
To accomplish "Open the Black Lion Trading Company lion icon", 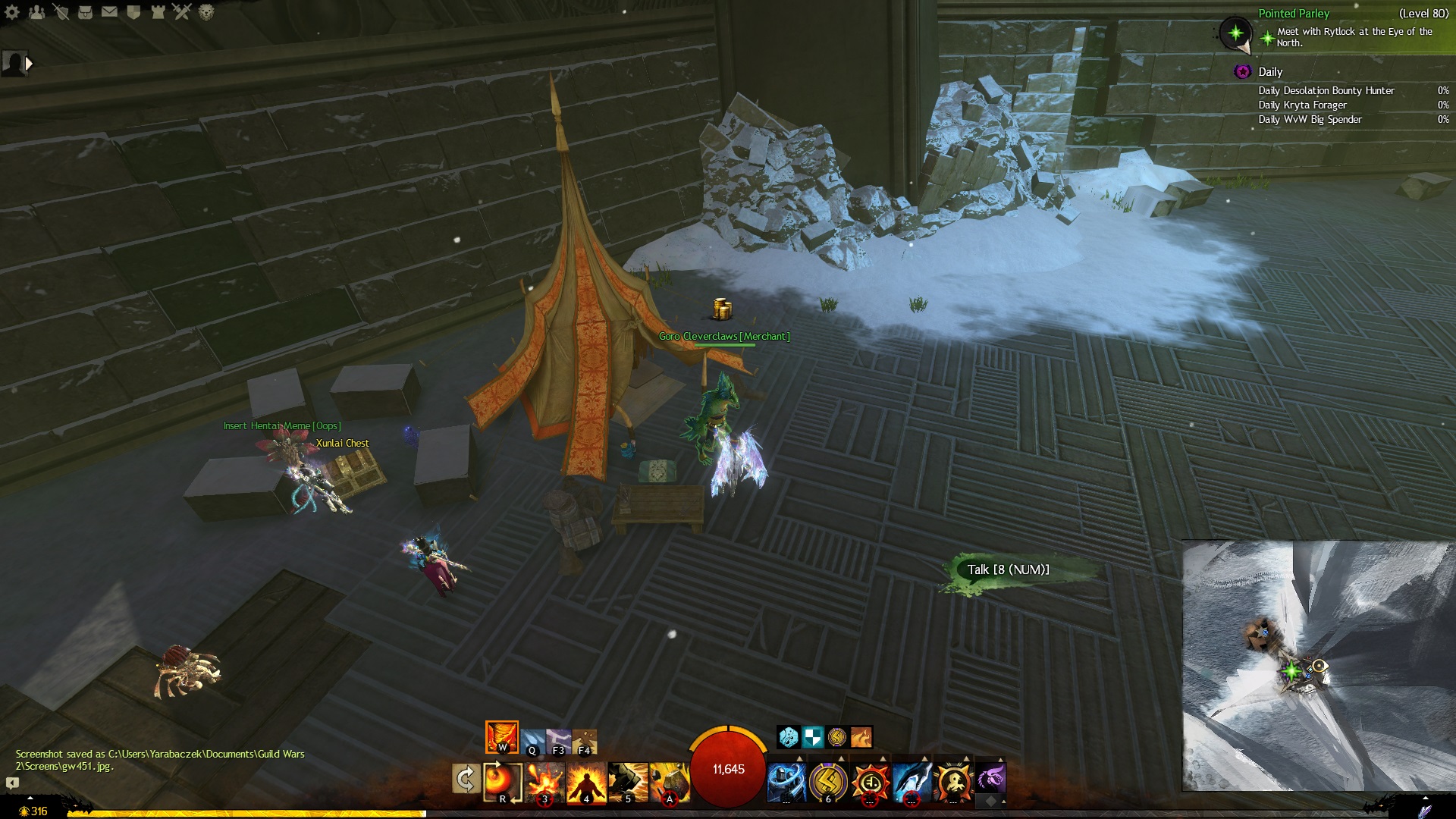I will point(206,12).
